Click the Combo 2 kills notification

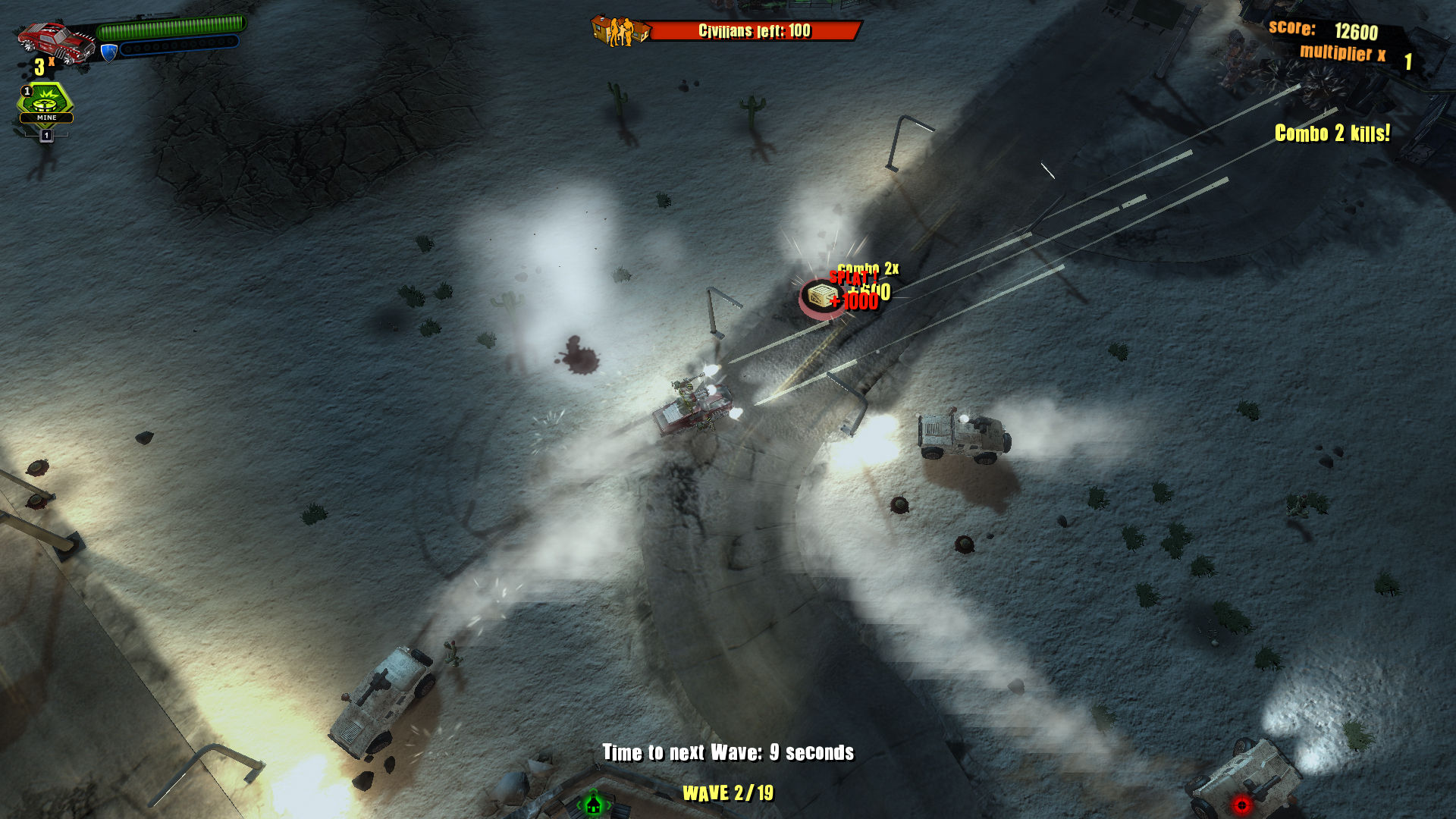pyautogui.click(x=1332, y=133)
